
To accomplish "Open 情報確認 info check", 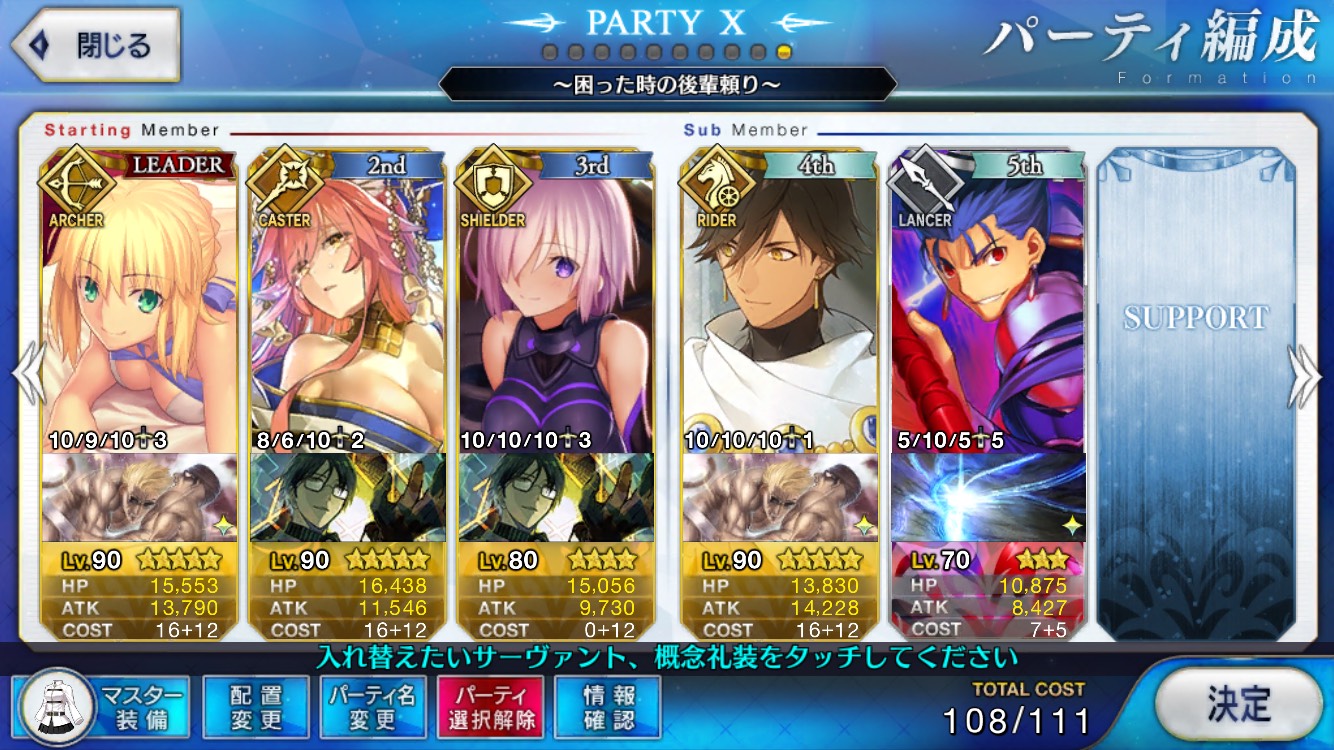I will 608,706.
